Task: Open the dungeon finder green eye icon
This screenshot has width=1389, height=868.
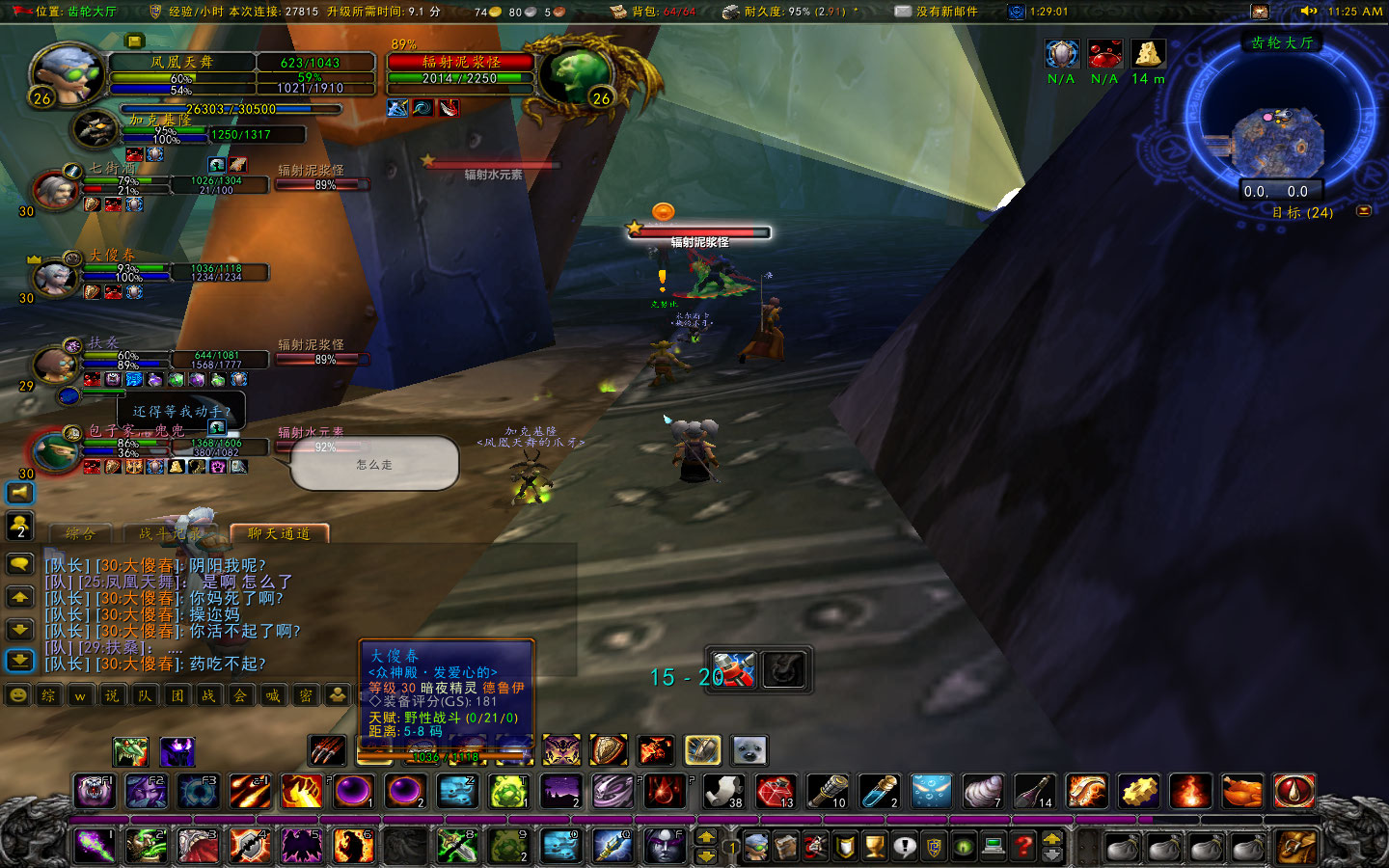Action: (x=965, y=846)
